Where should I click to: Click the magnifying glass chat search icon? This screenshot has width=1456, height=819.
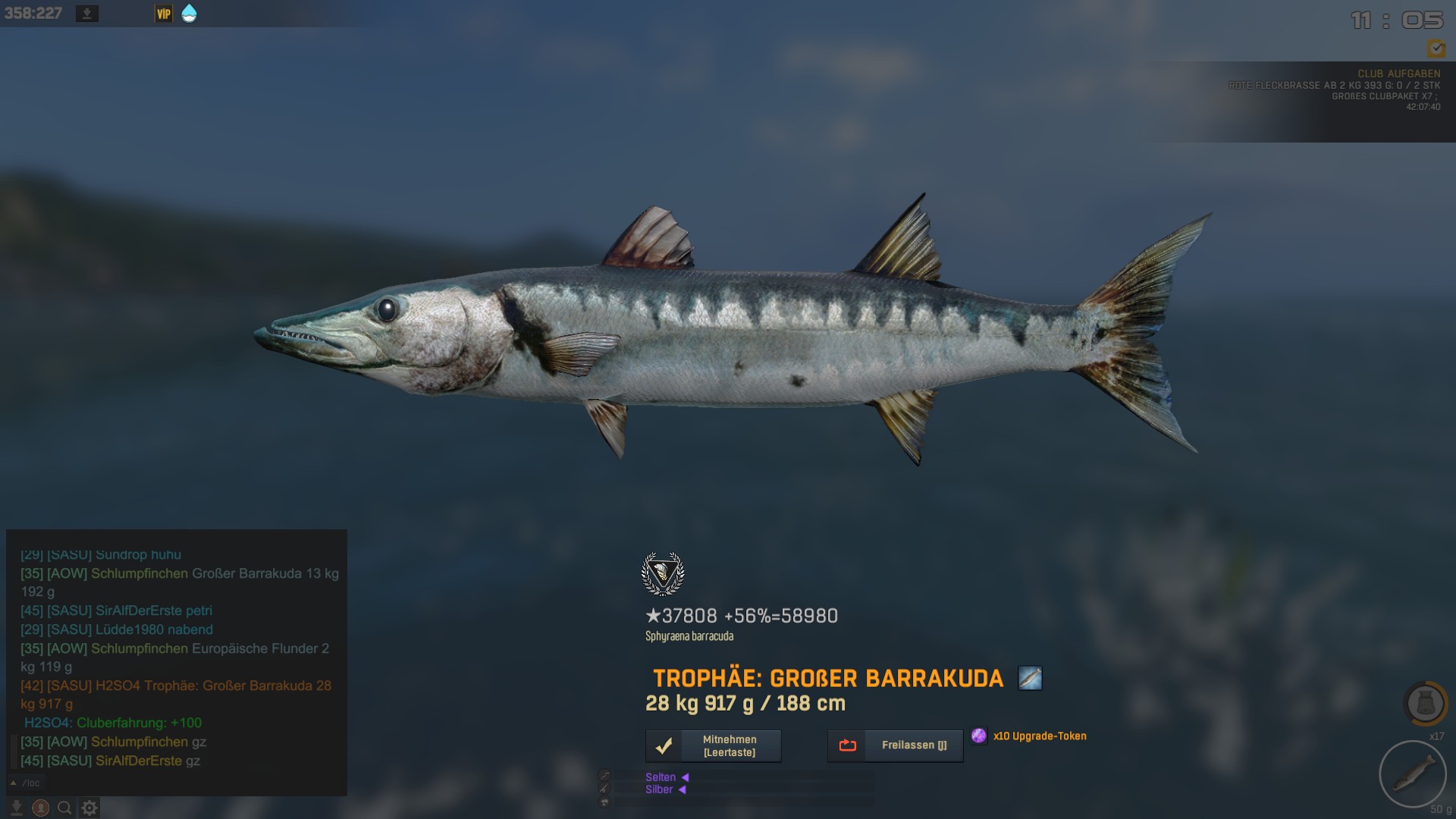(x=65, y=808)
